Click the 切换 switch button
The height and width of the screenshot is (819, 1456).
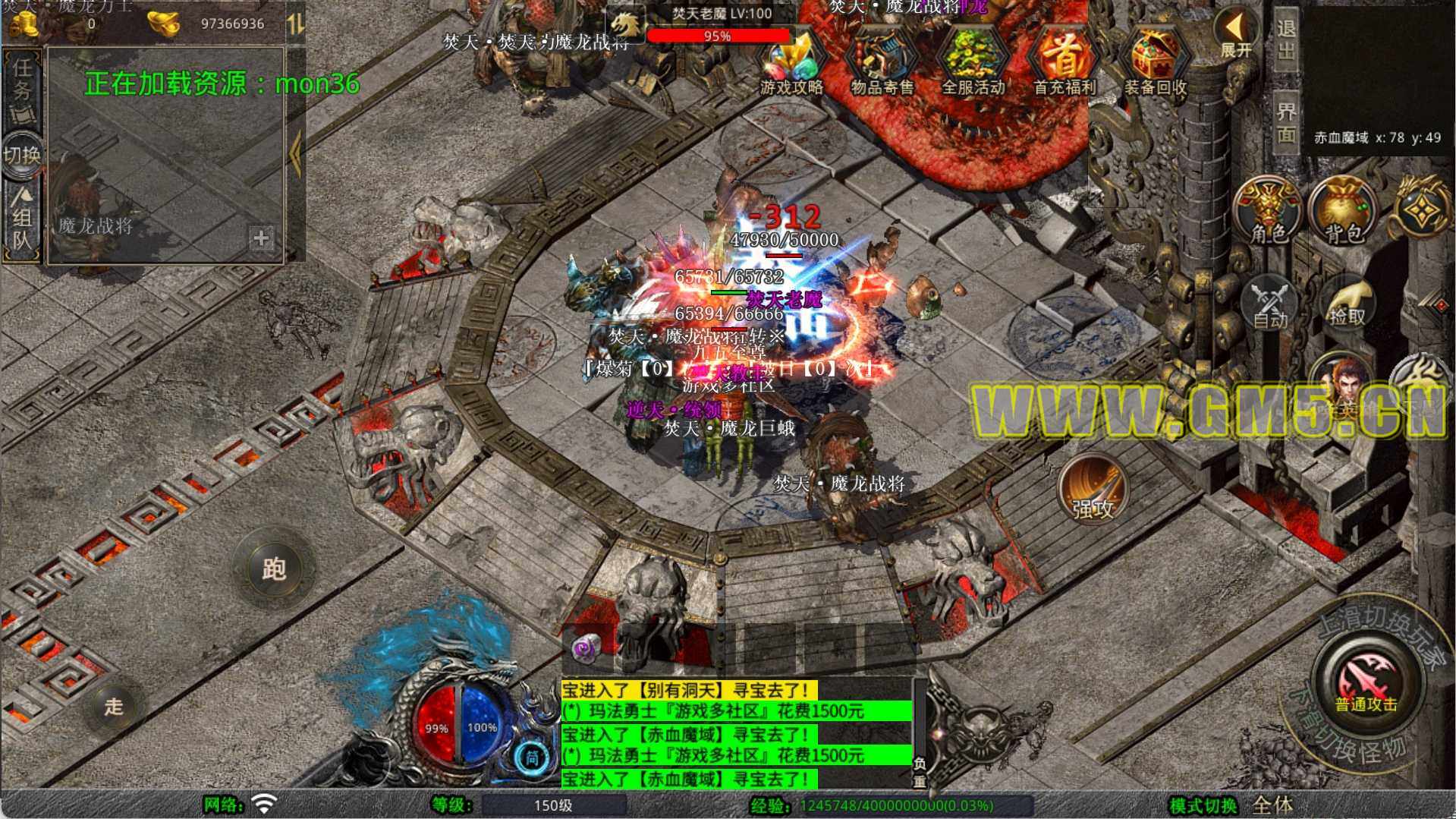click(x=22, y=155)
